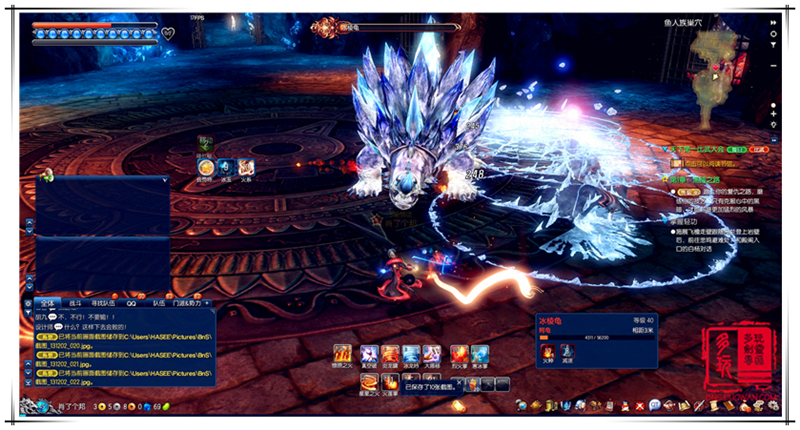Activate the 真空破 skill icon
This screenshot has height=430, width=800.
368,354
